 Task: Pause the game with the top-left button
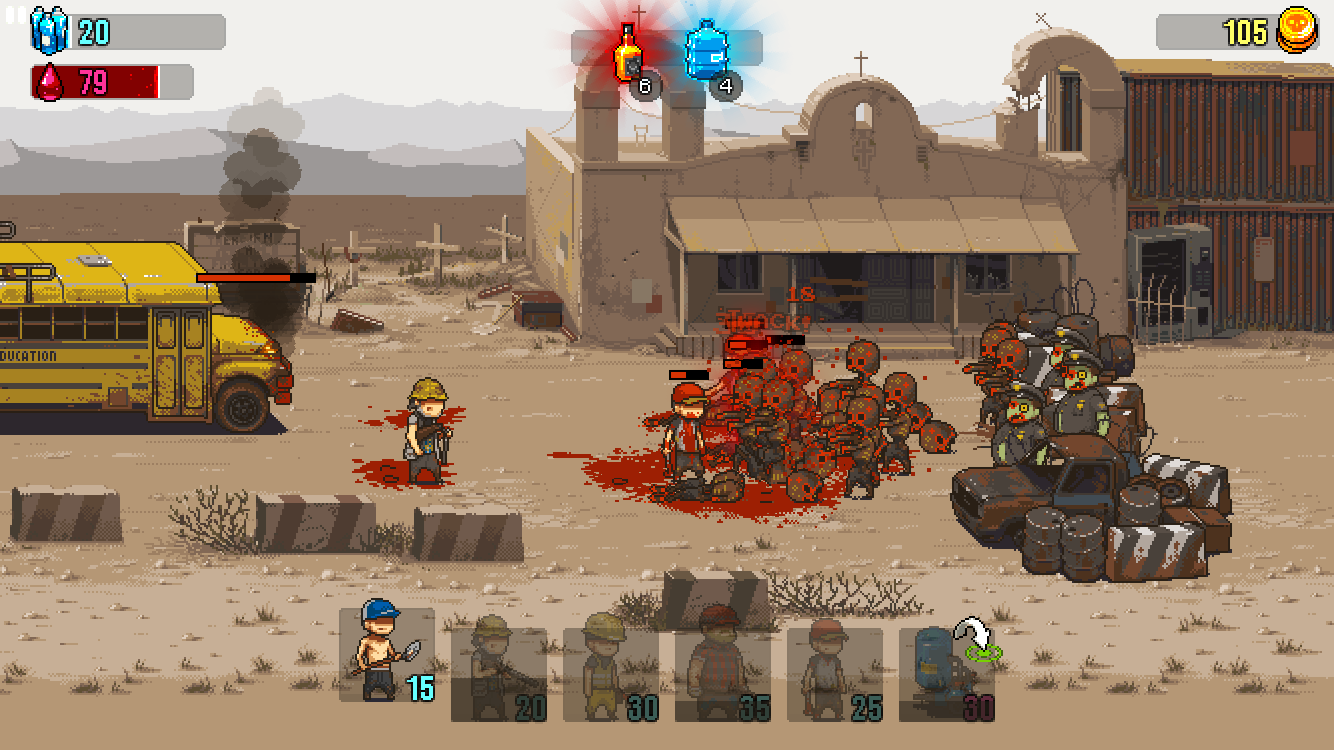click(14, 15)
